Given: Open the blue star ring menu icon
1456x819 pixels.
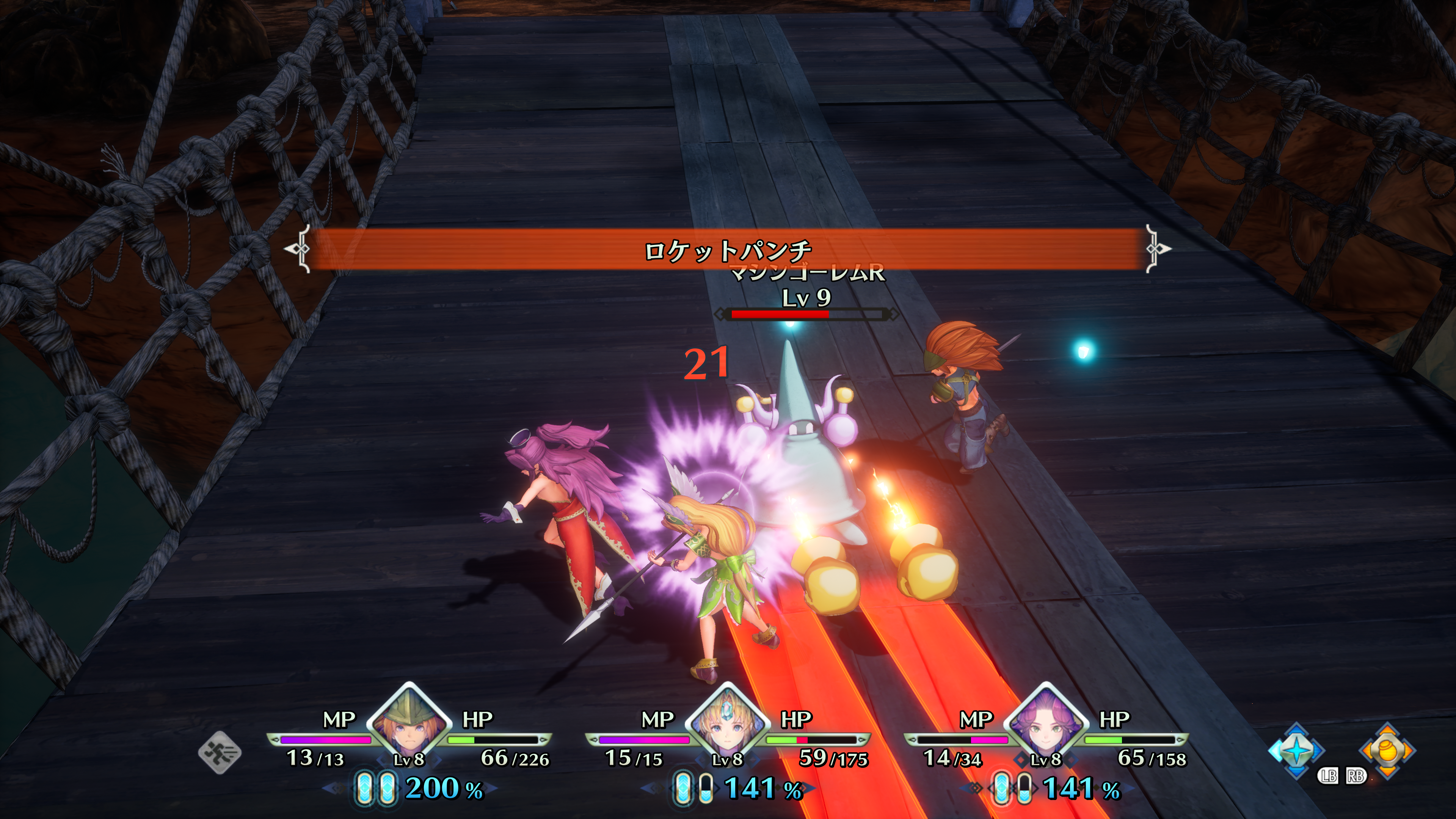Looking at the screenshot, I should (1296, 751).
